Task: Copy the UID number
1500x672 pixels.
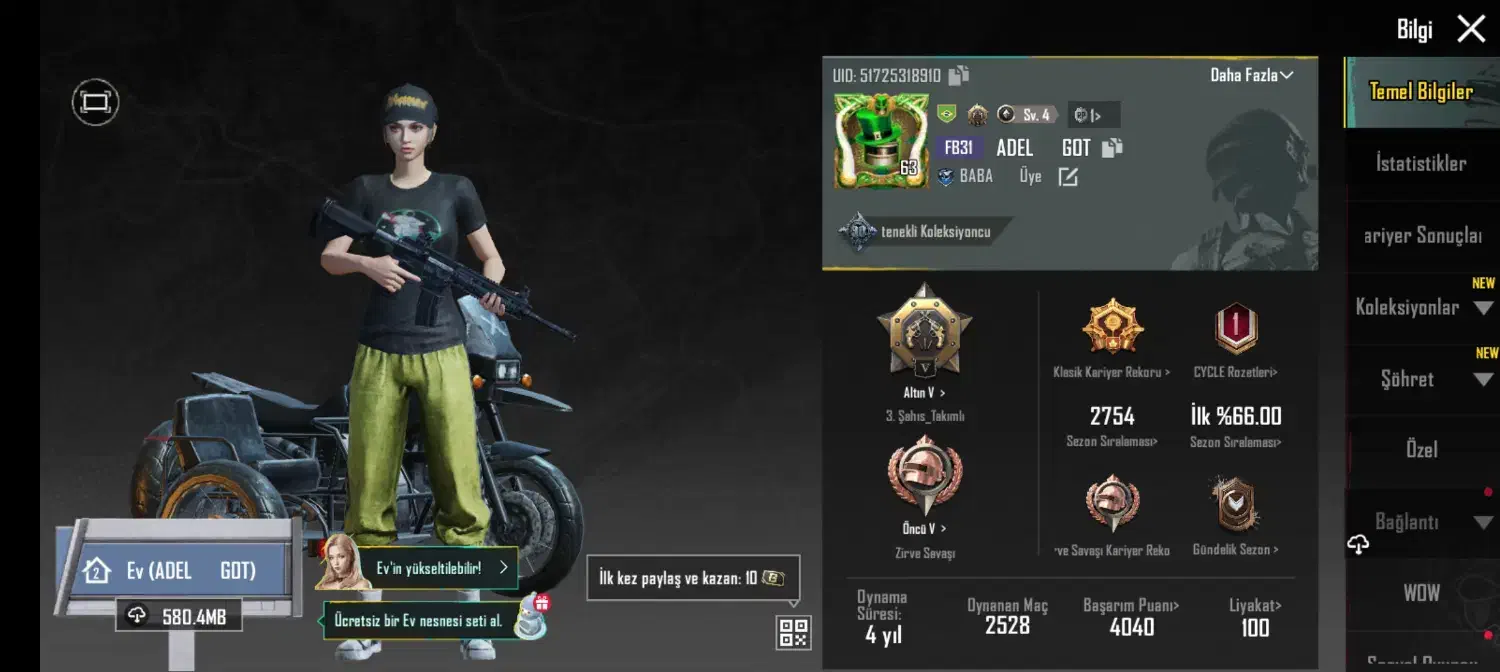Action: pyautogui.click(x=959, y=75)
